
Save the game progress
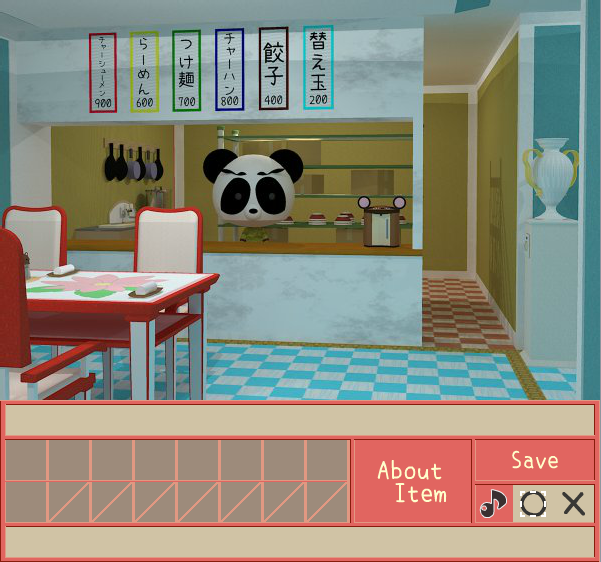pos(534,460)
